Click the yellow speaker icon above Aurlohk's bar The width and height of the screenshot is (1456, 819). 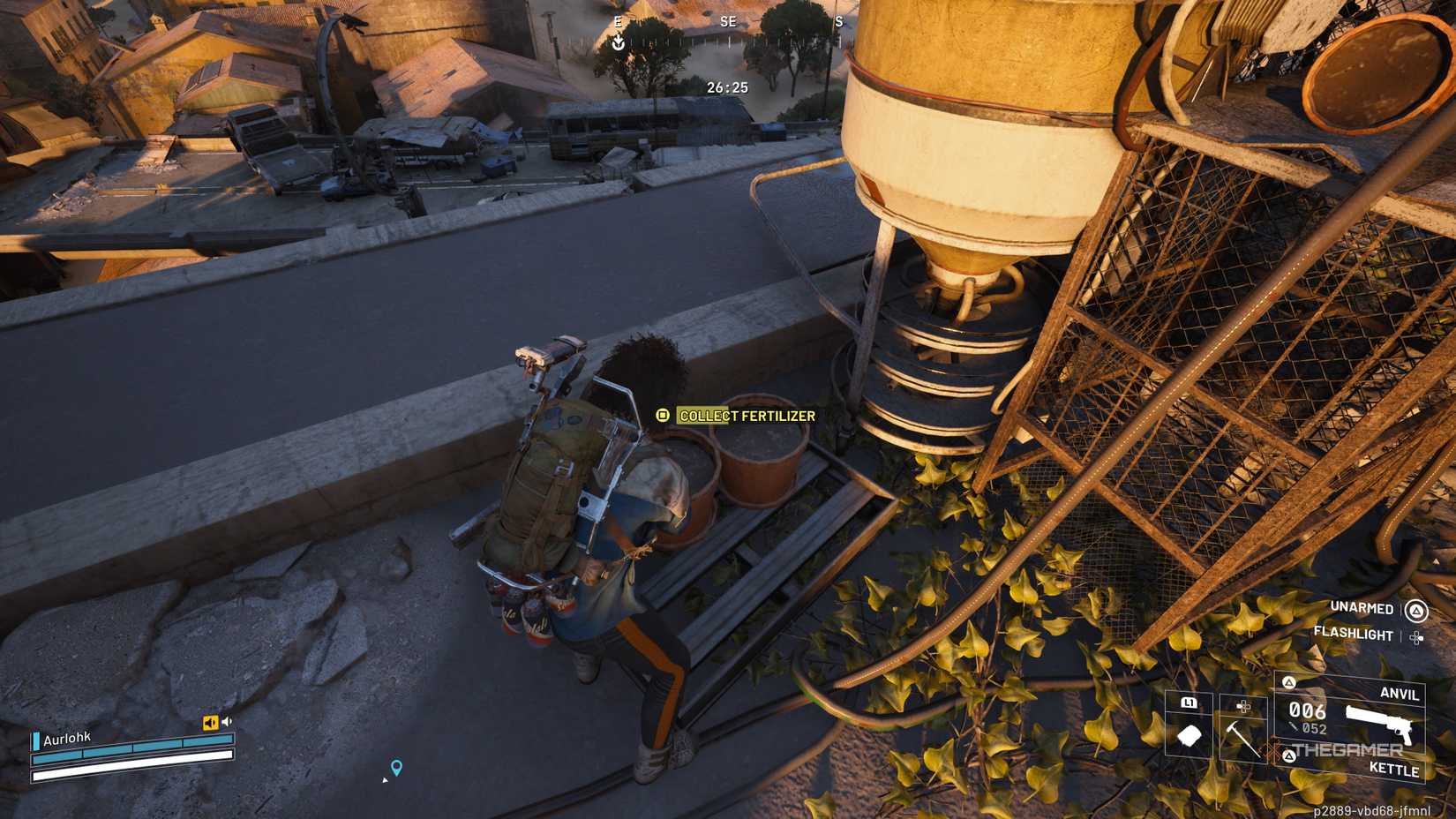pyautogui.click(x=211, y=722)
